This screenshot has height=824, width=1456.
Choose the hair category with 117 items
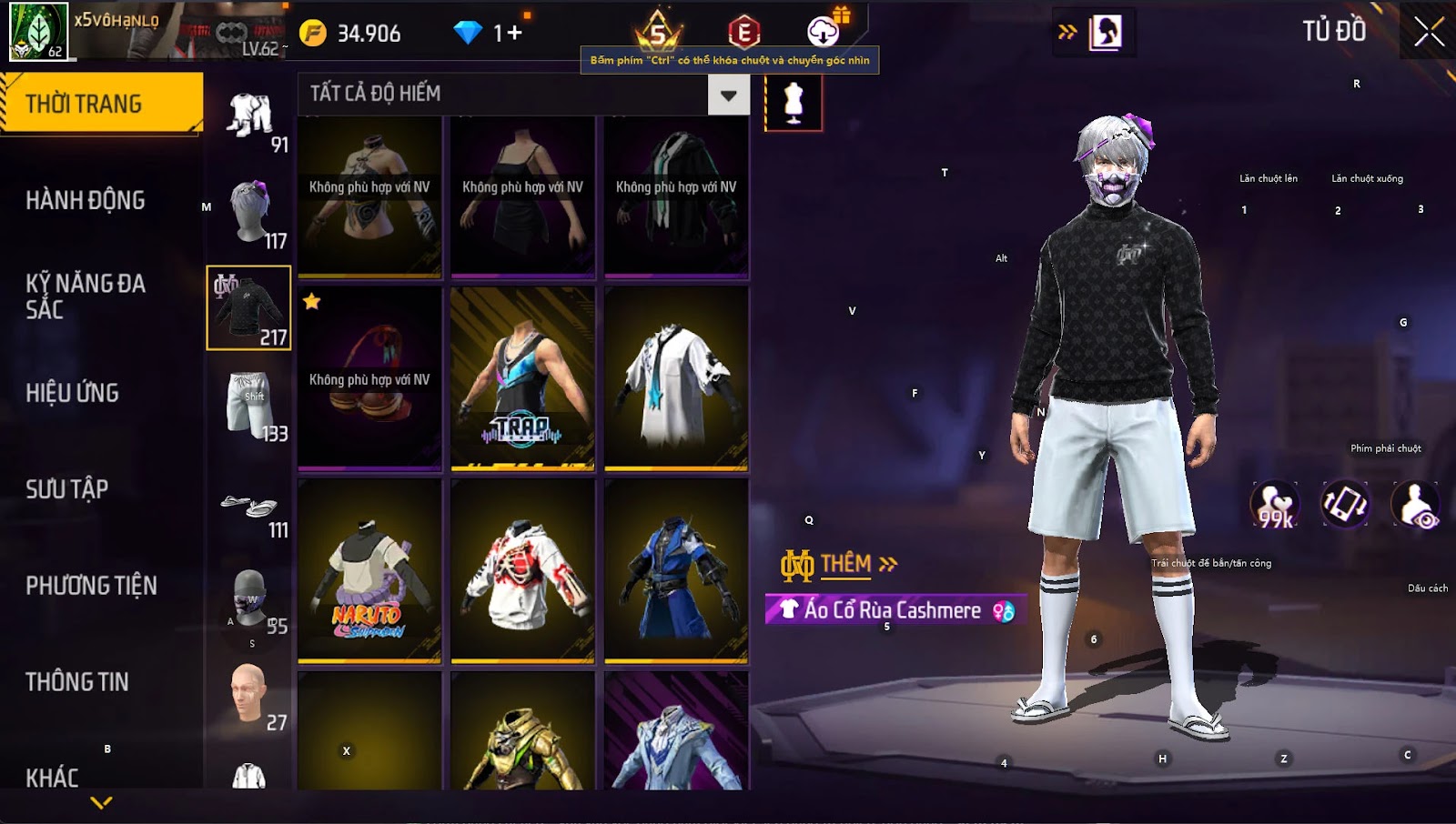tap(249, 211)
